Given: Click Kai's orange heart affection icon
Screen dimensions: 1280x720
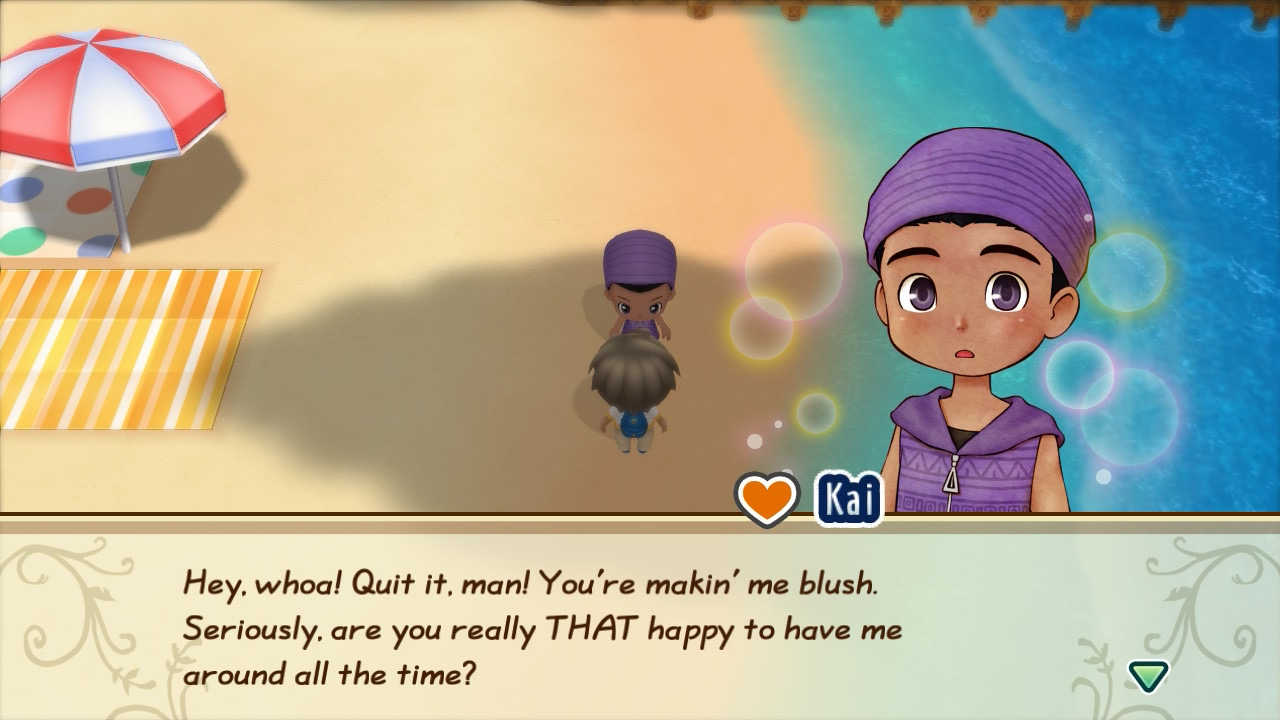Looking at the screenshot, I should click(x=767, y=498).
